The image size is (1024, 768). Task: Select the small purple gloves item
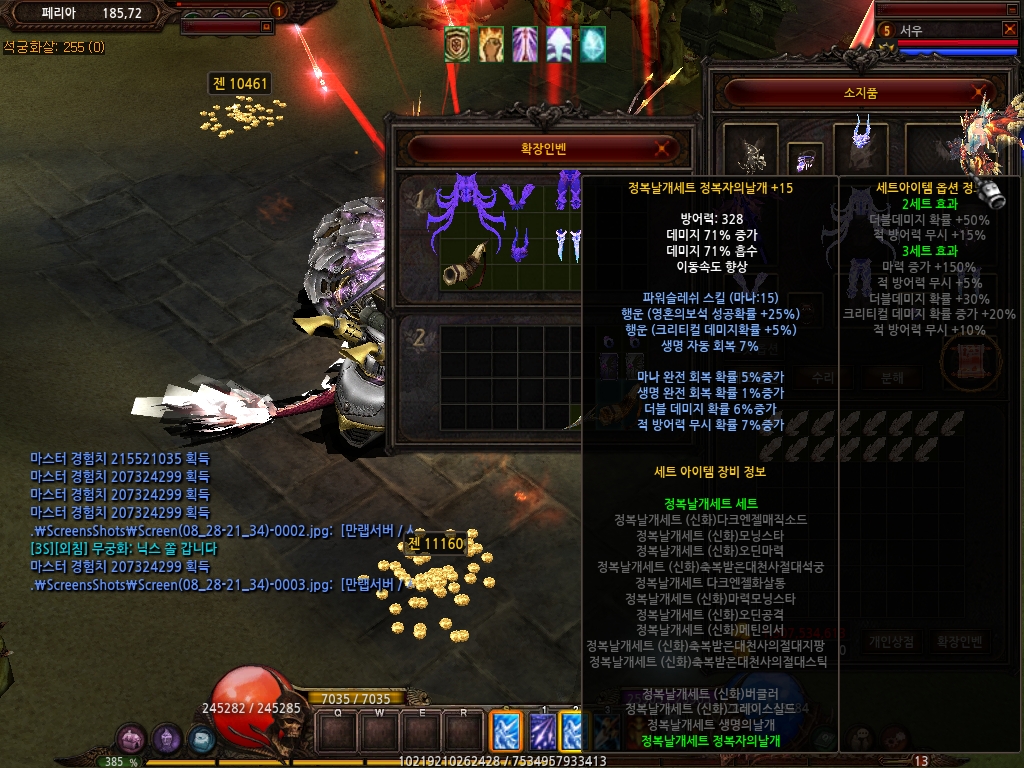(520, 245)
